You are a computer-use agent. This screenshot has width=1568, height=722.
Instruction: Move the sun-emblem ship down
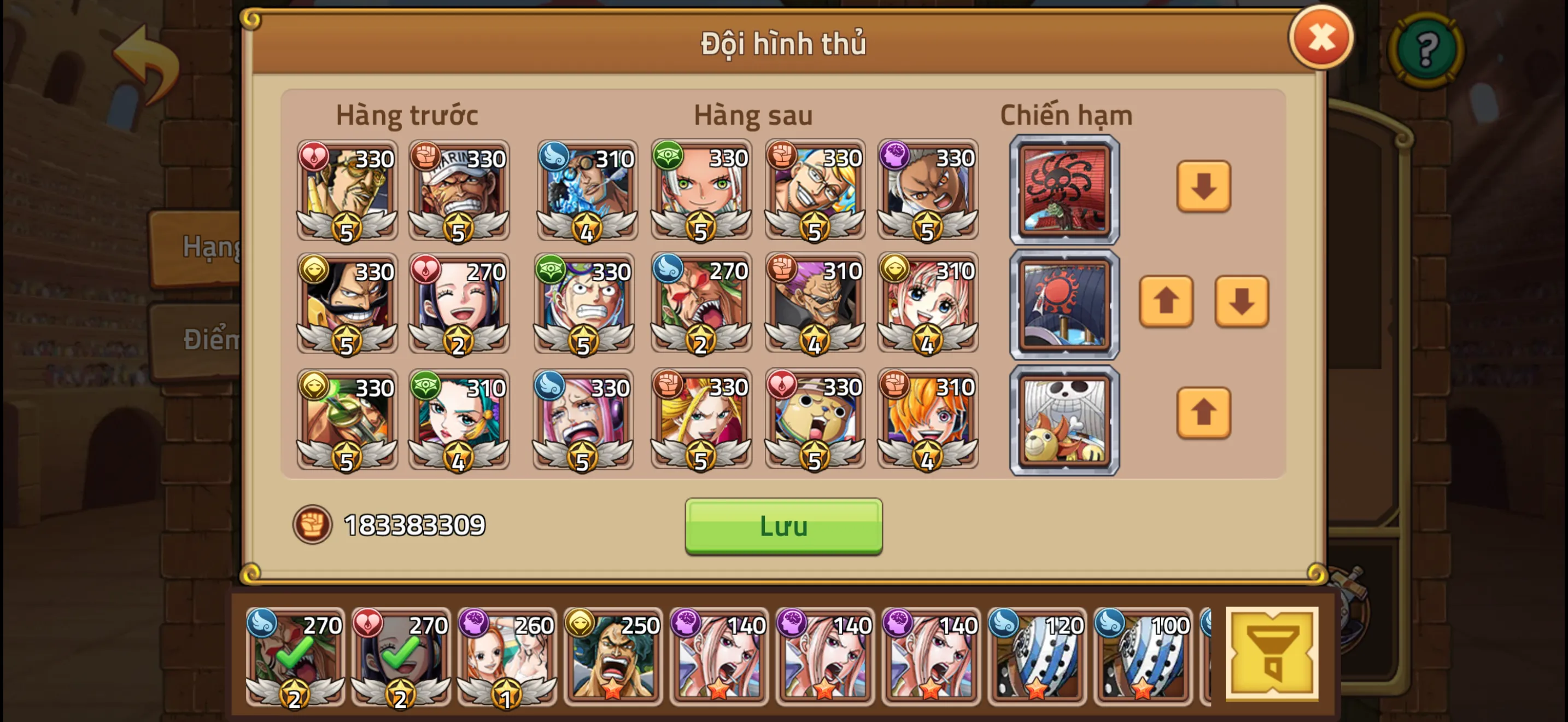click(x=1241, y=301)
